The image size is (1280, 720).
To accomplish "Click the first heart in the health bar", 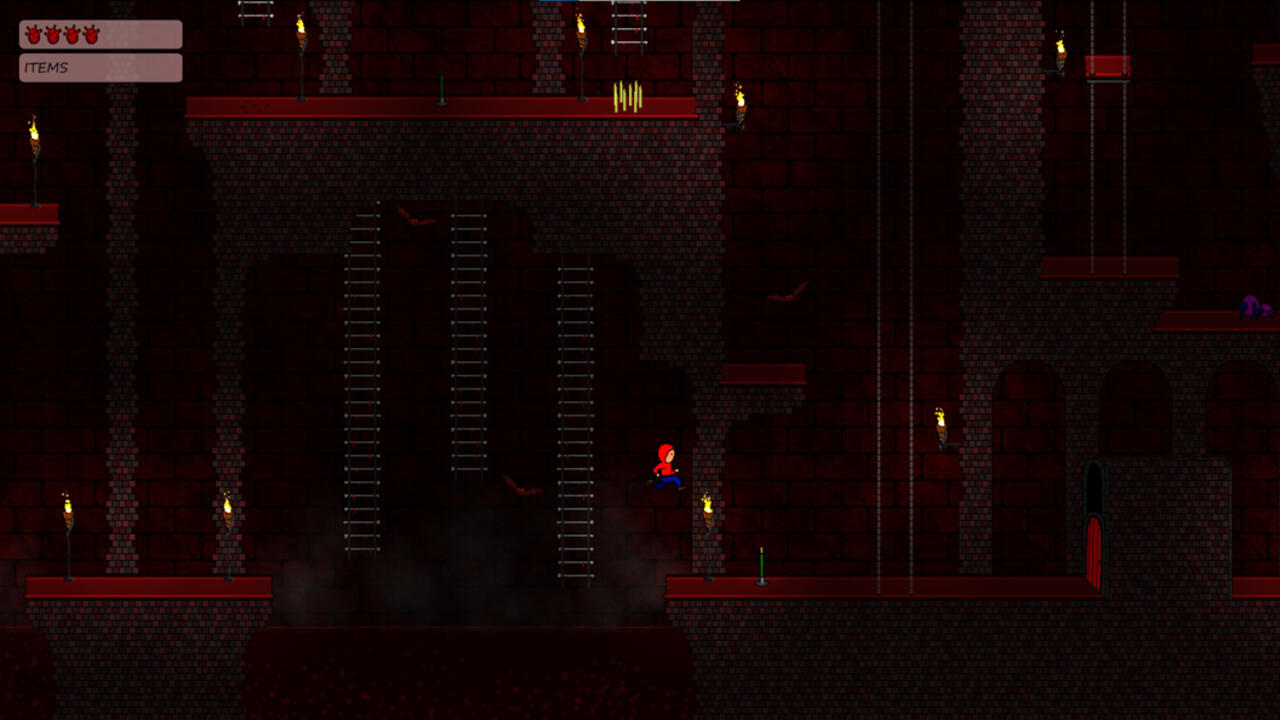I will click(x=34, y=36).
